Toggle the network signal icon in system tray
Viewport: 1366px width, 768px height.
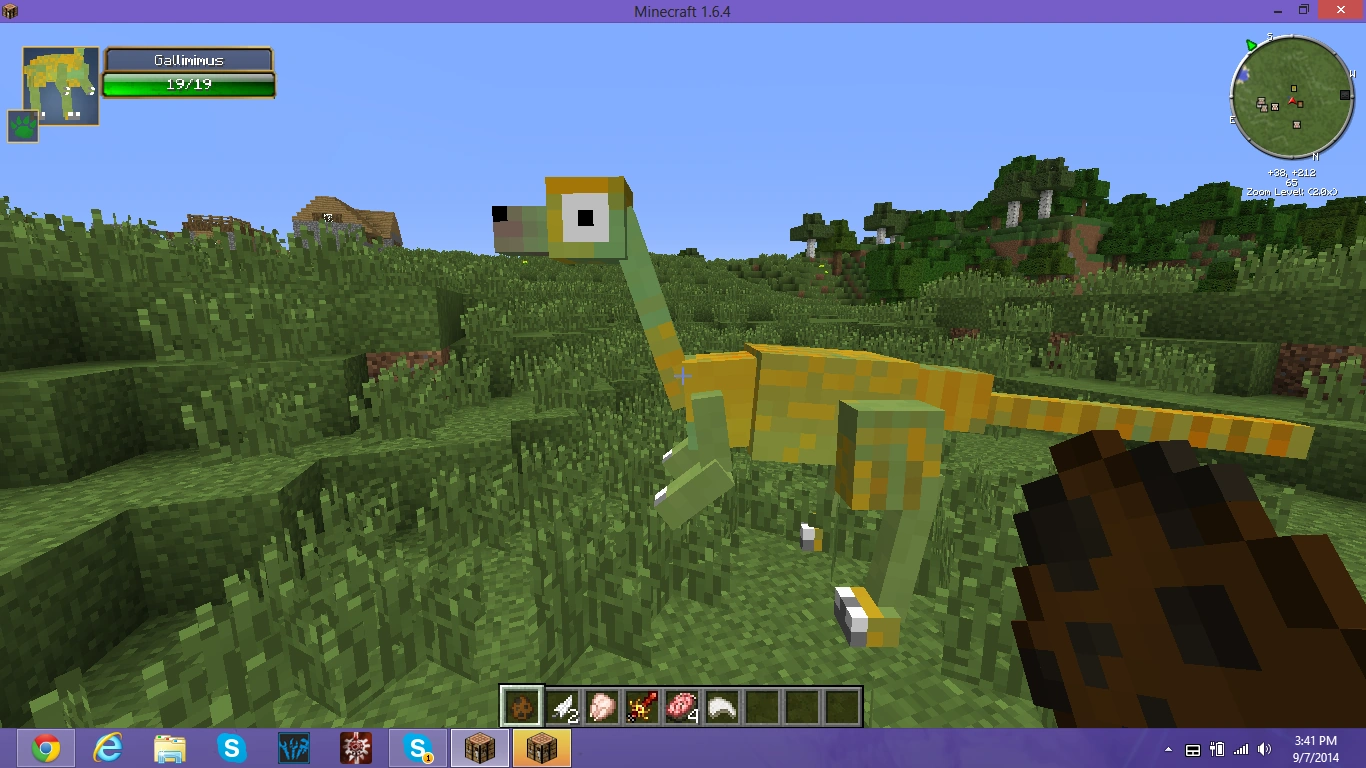pyautogui.click(x=1241, y=748)
